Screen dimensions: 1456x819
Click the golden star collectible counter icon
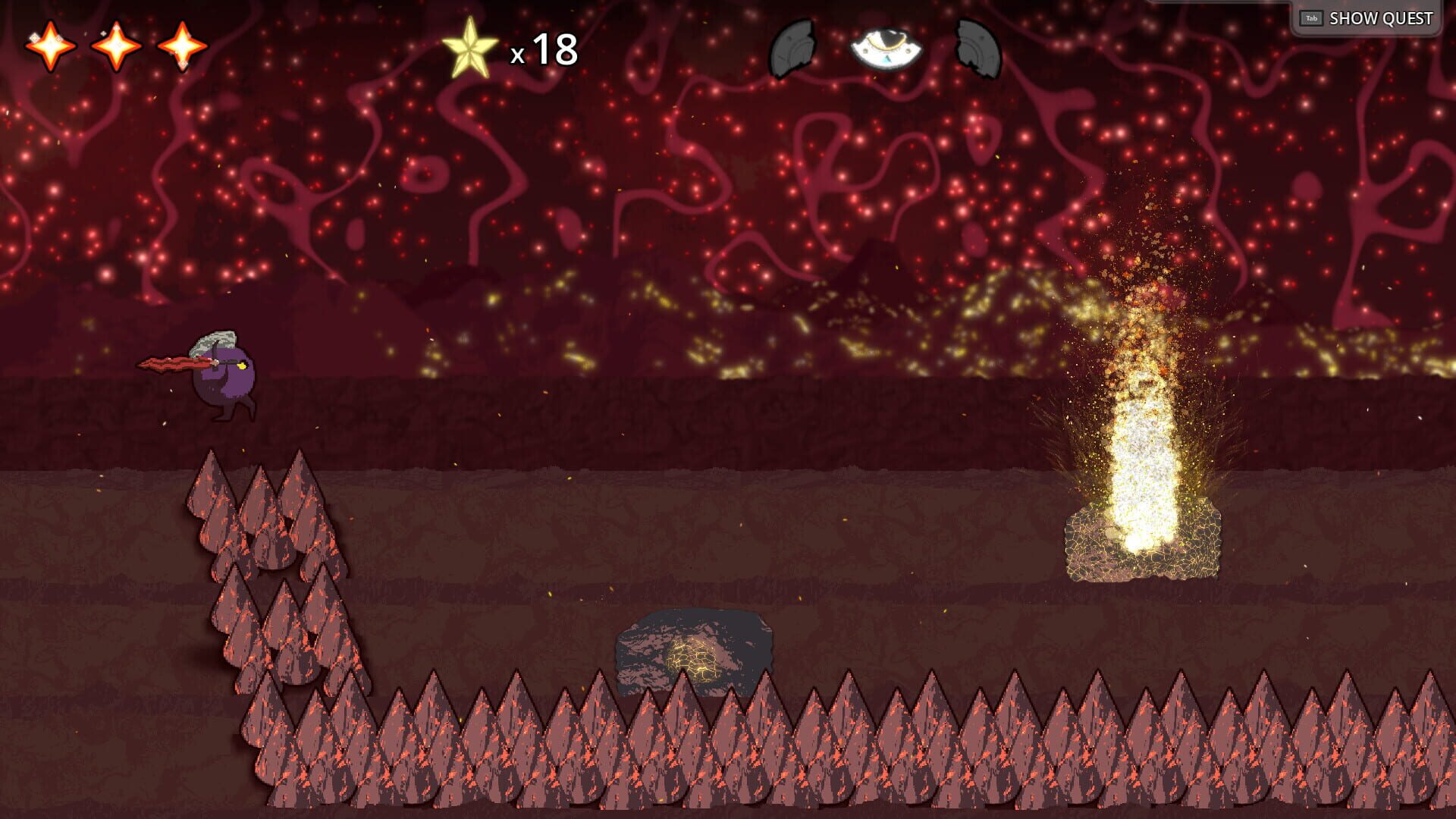[472, 47]
